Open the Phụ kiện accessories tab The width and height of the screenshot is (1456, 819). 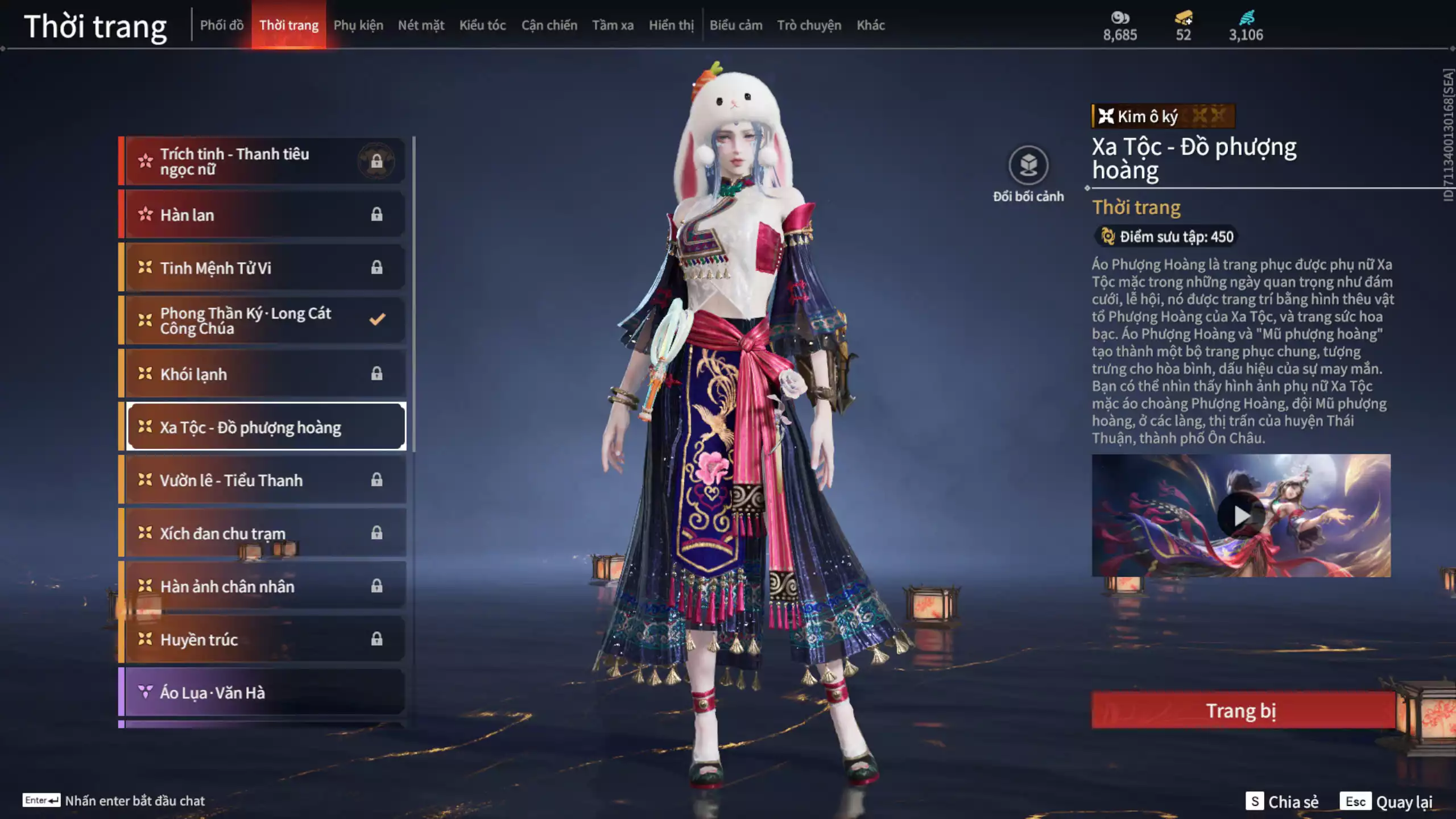coord(358,25)
